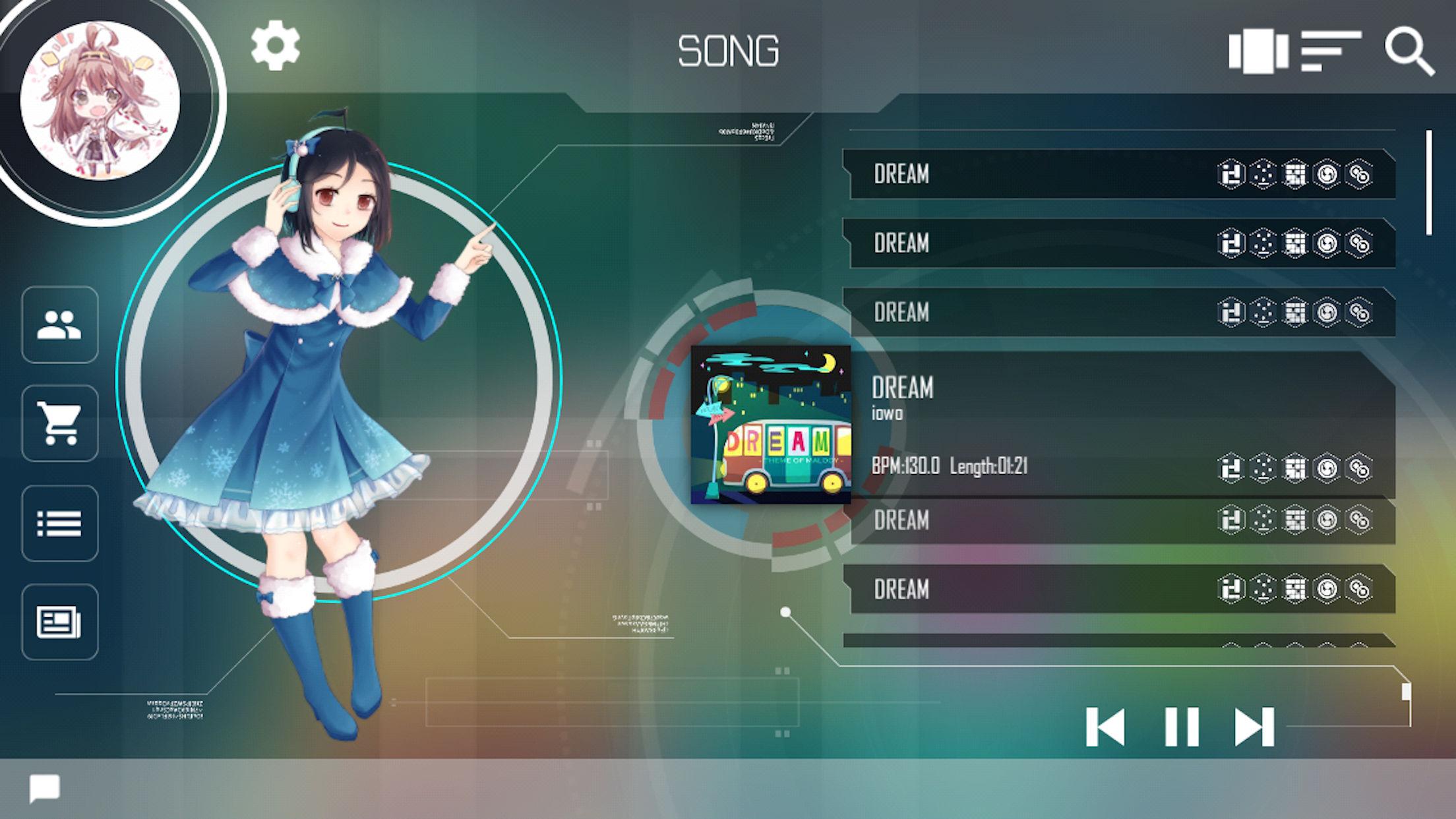Image resolution: width=1456 pixels, height=819 pixels.
Task: Click the player avatar portrait at top left
Action: pyautogui.click(x=98, y=98)
